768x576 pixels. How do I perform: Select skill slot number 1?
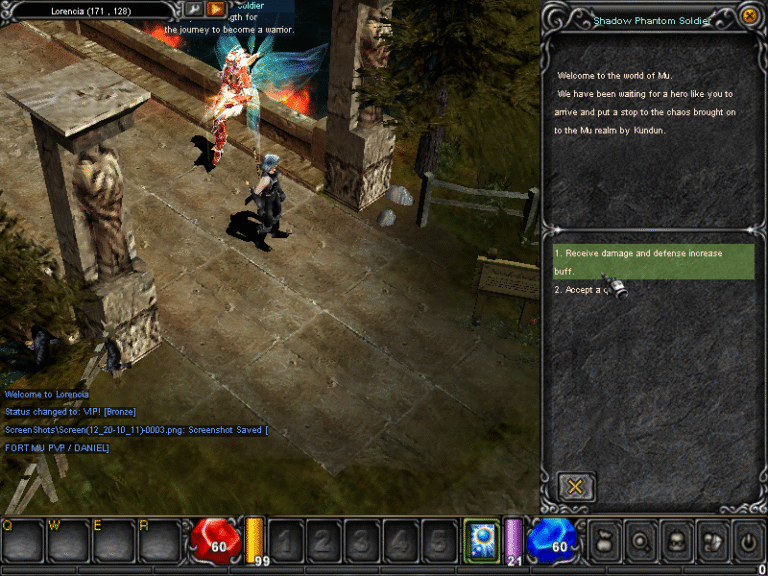click(285, 541)
